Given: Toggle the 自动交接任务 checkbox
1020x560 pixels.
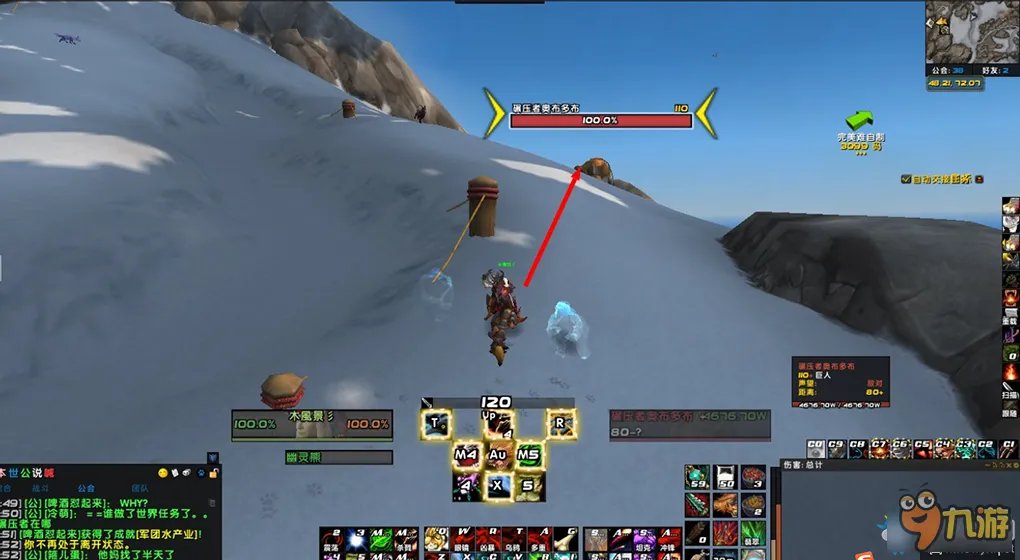Looking at the screenshot, I should 905,179.
